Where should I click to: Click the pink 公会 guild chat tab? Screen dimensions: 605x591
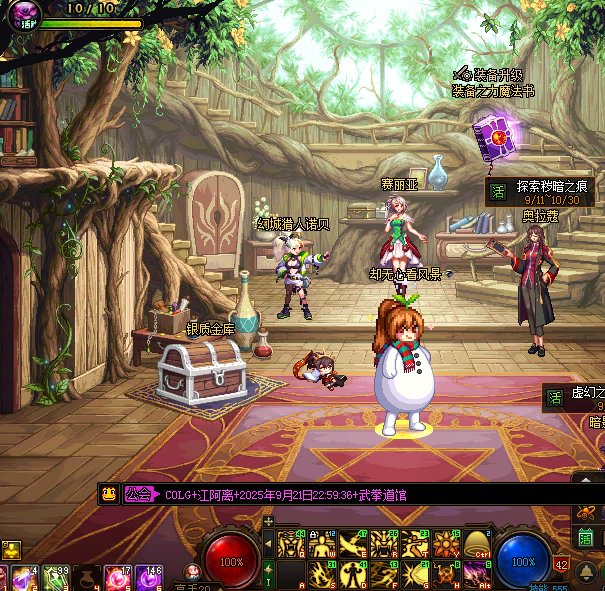141,494
